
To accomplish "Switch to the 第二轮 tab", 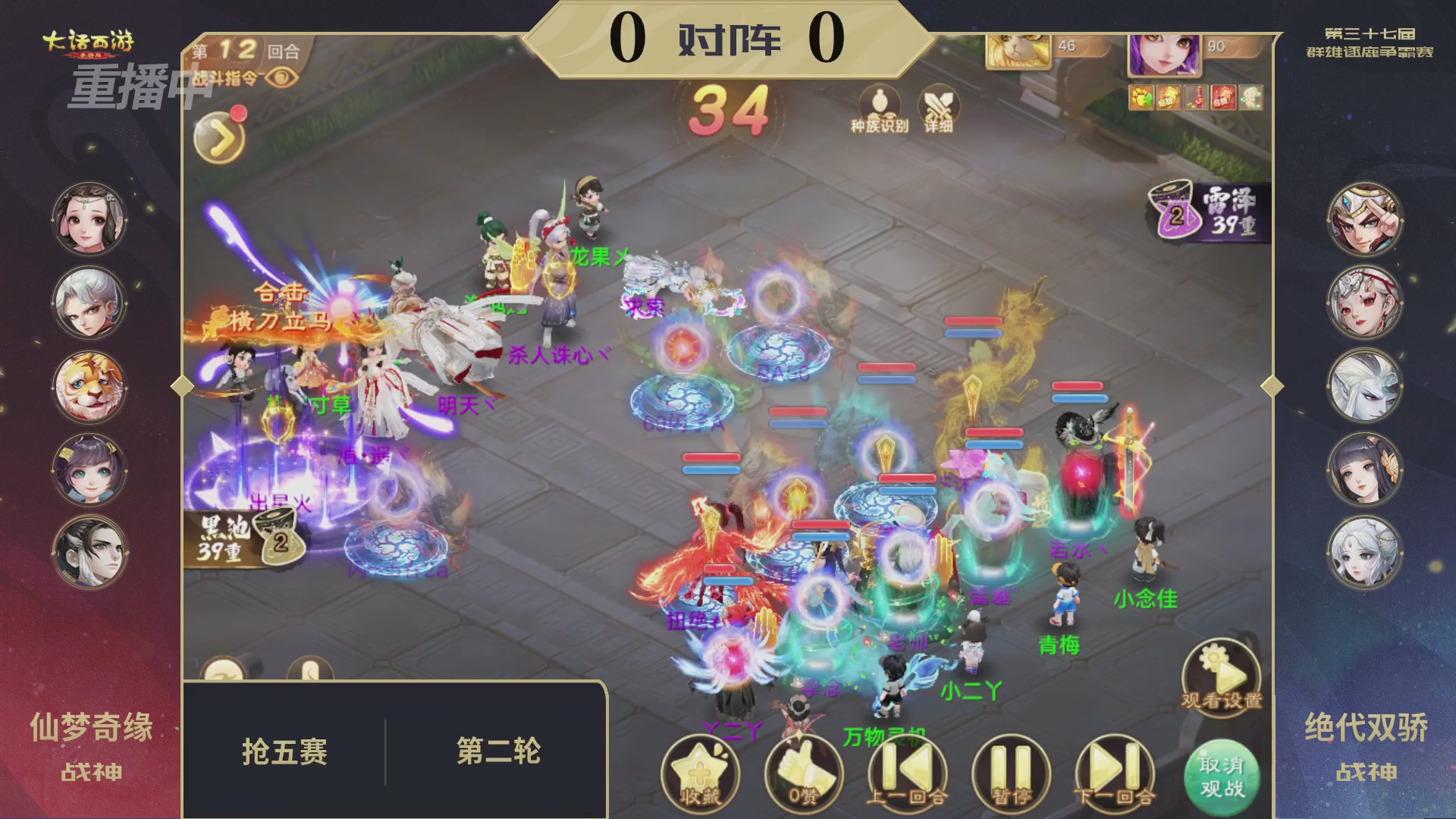I will tap(499, 752).
